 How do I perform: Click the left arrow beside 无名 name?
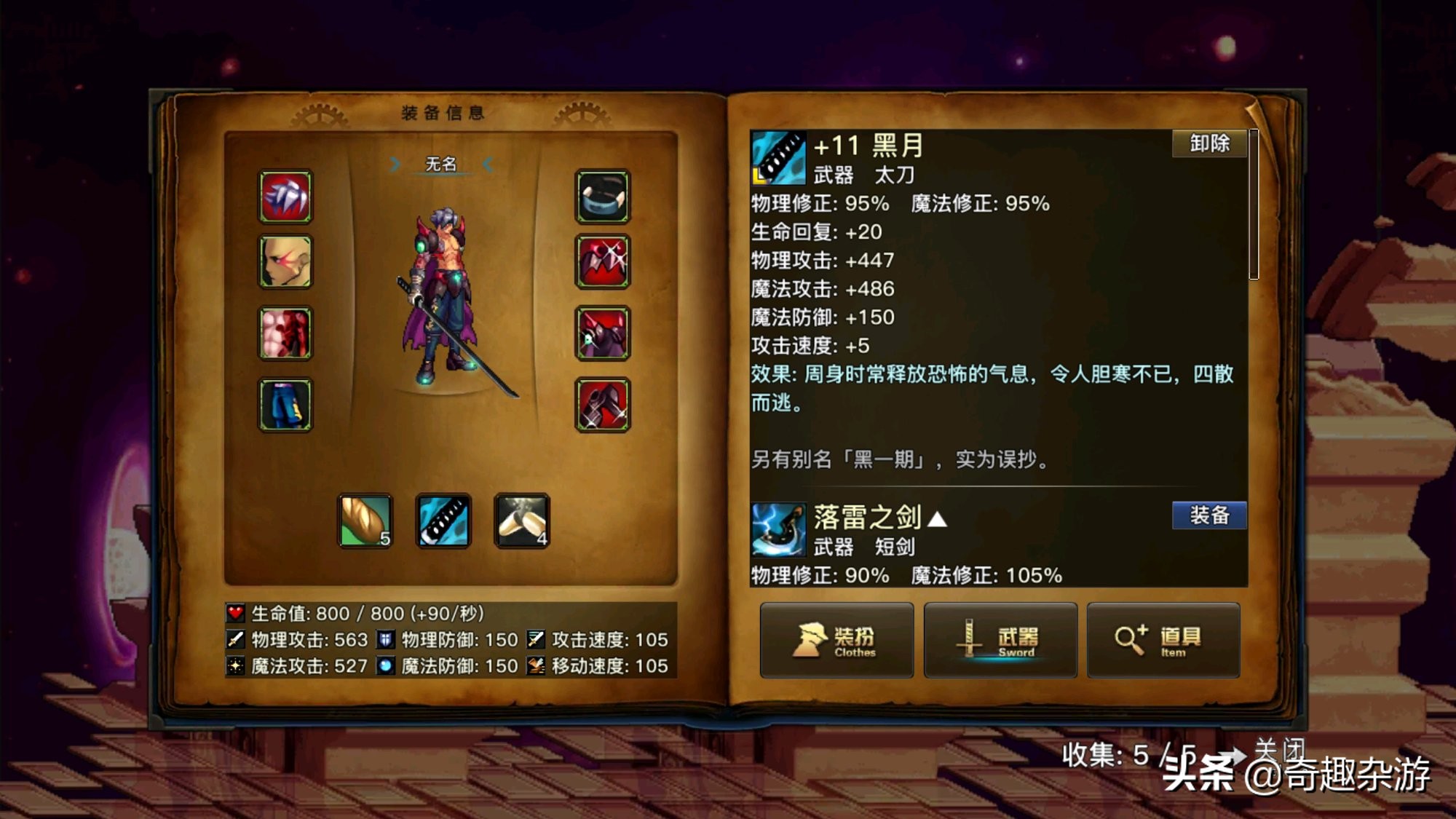click(396, 165)
